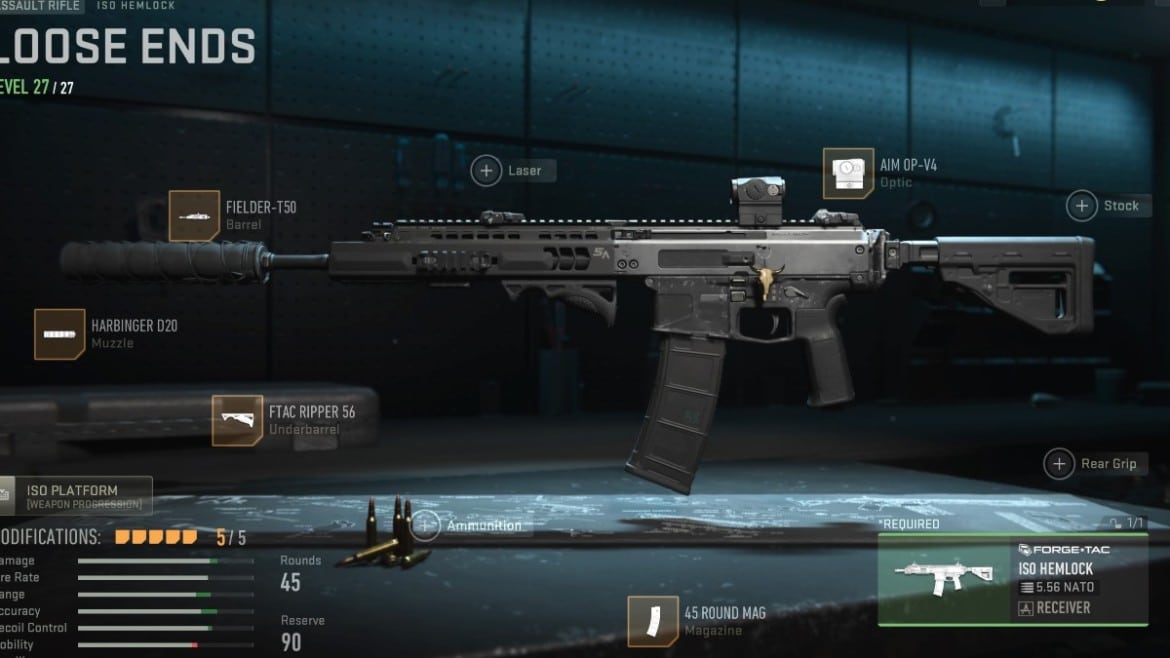The image size is (1170, 658).
Task: Select the Aim OP-V4 optic slot
Action: 848,173
